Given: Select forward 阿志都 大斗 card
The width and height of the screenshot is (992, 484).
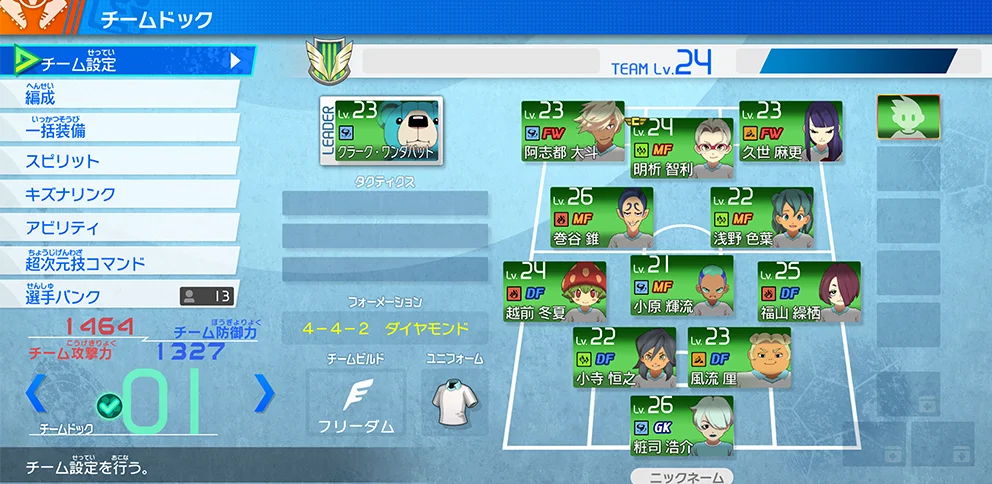Looking at the screenshot, I should coord(572,131).
